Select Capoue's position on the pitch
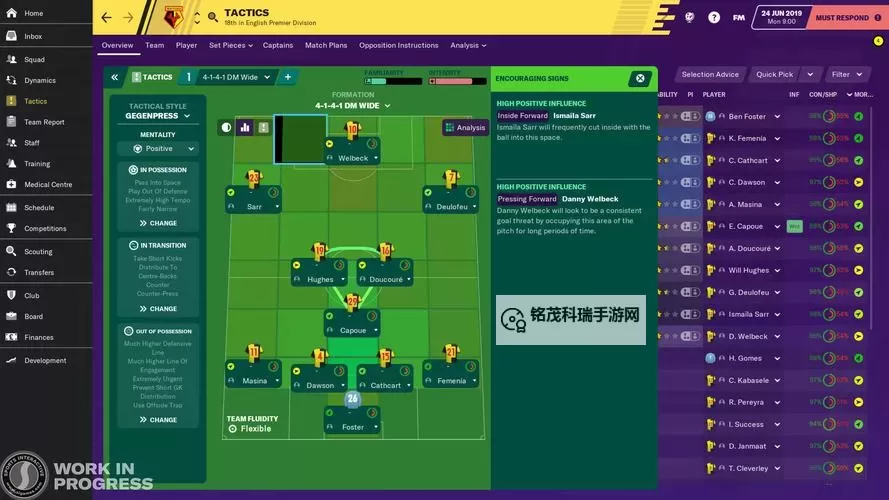889x500 pixels. tap(352, 330)
